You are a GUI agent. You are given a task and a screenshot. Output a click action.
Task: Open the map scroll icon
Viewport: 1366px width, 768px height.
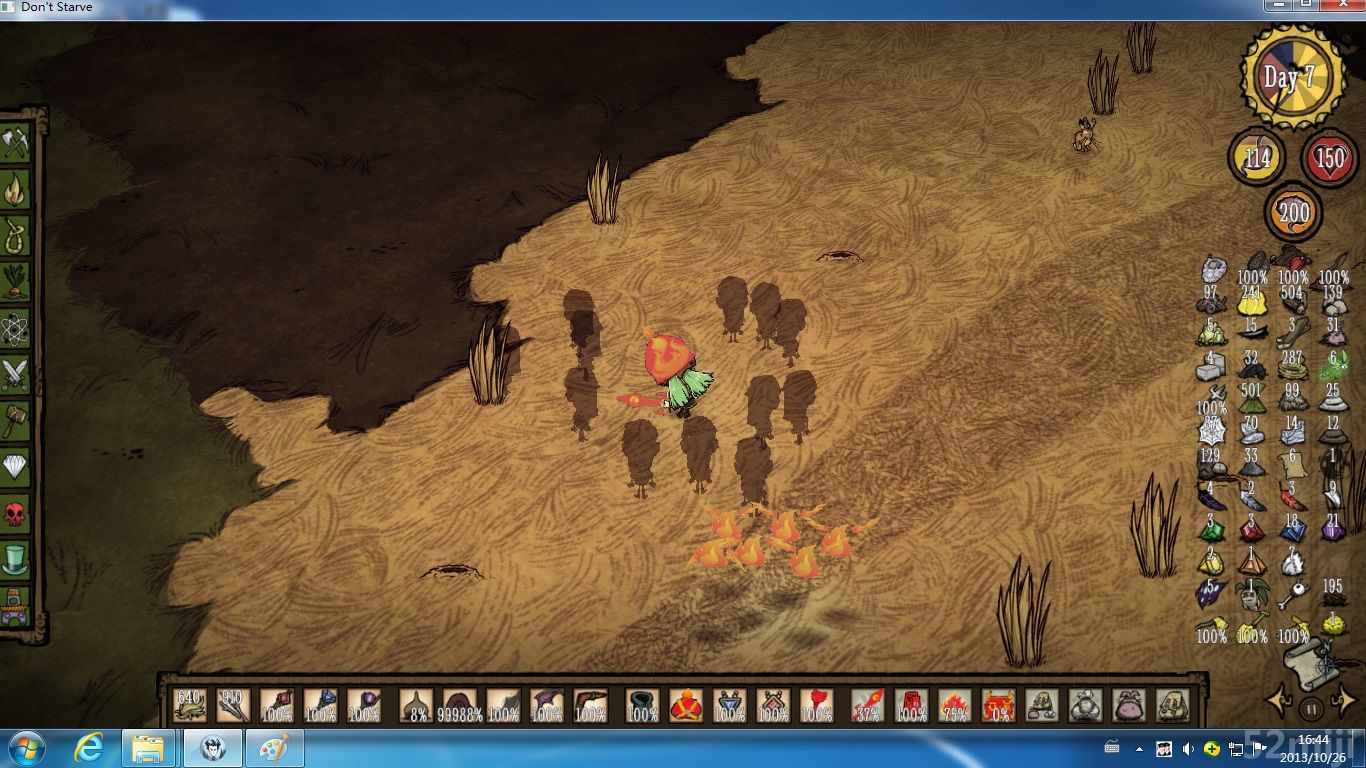click(x=1311, y=661)
